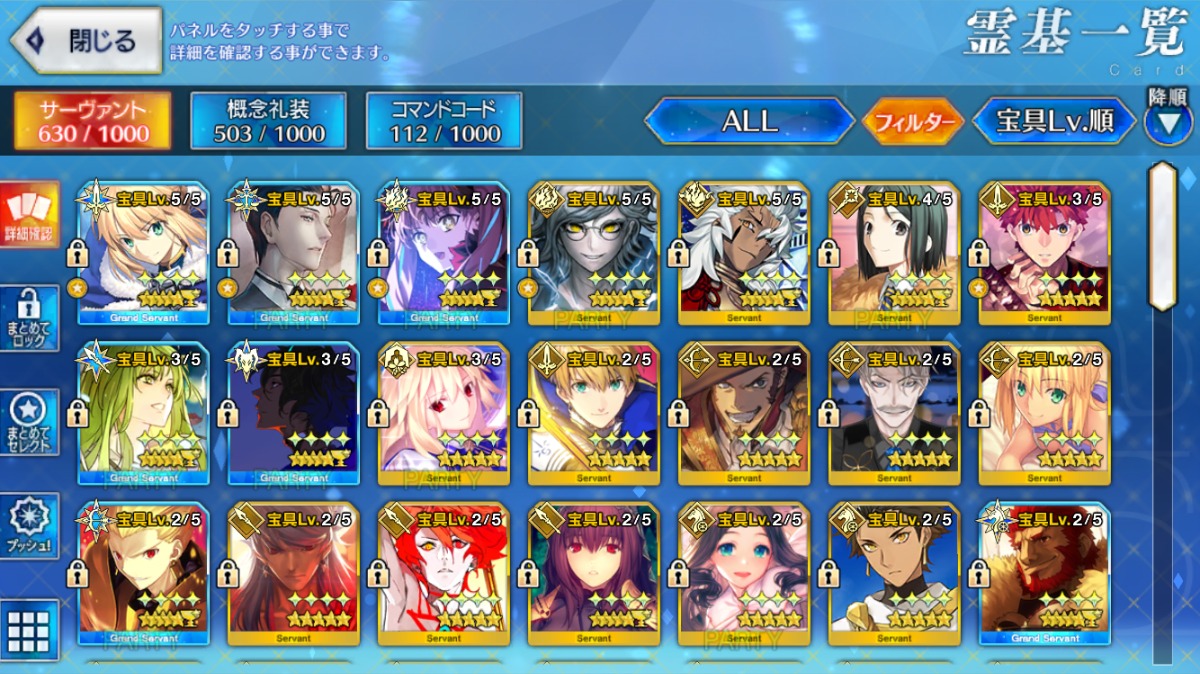
Task: Select the red-bearded Grand Servant card
Action: point(1044,573)
